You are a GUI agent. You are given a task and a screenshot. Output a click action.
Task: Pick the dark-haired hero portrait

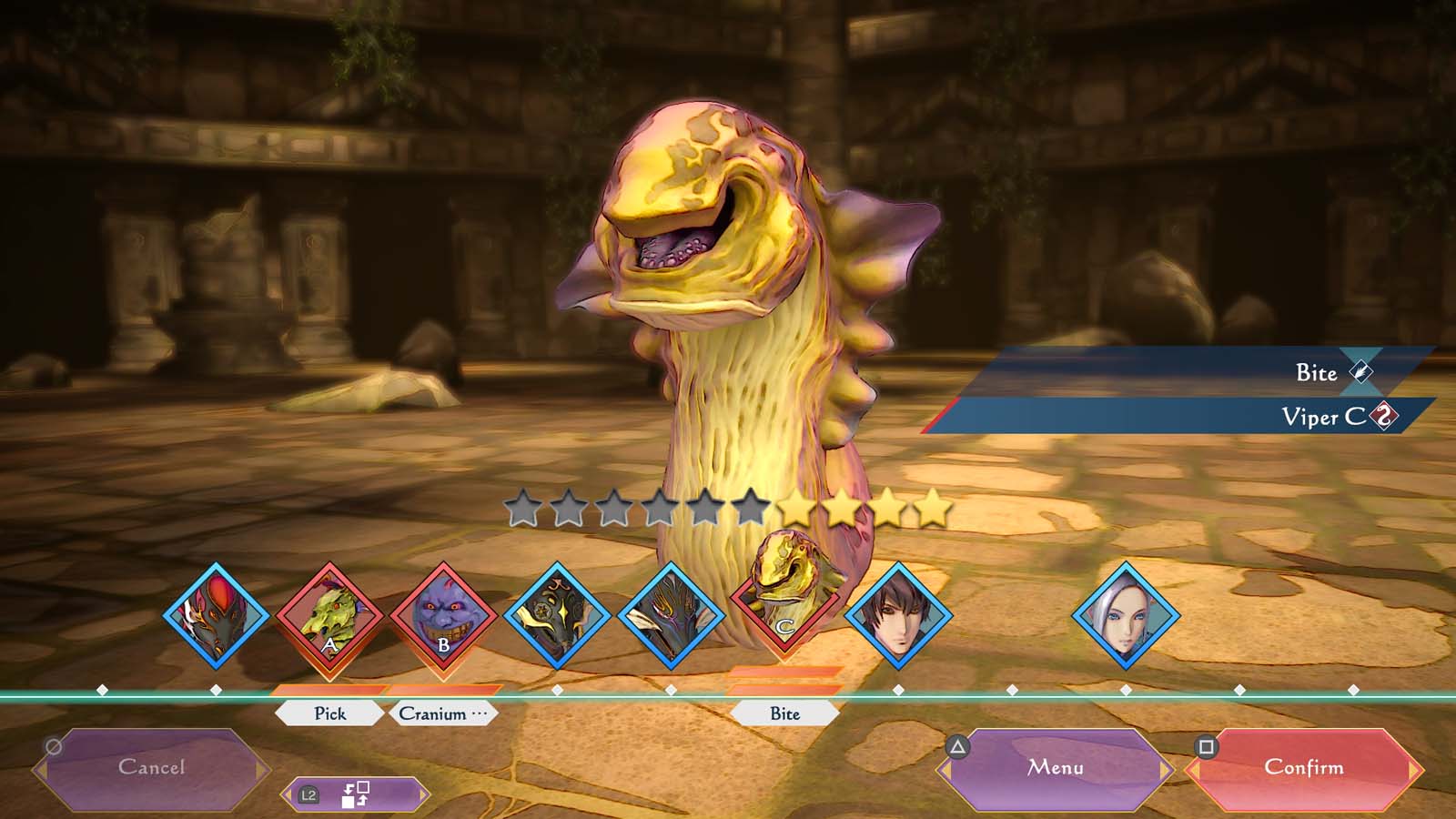click(898, 618)
